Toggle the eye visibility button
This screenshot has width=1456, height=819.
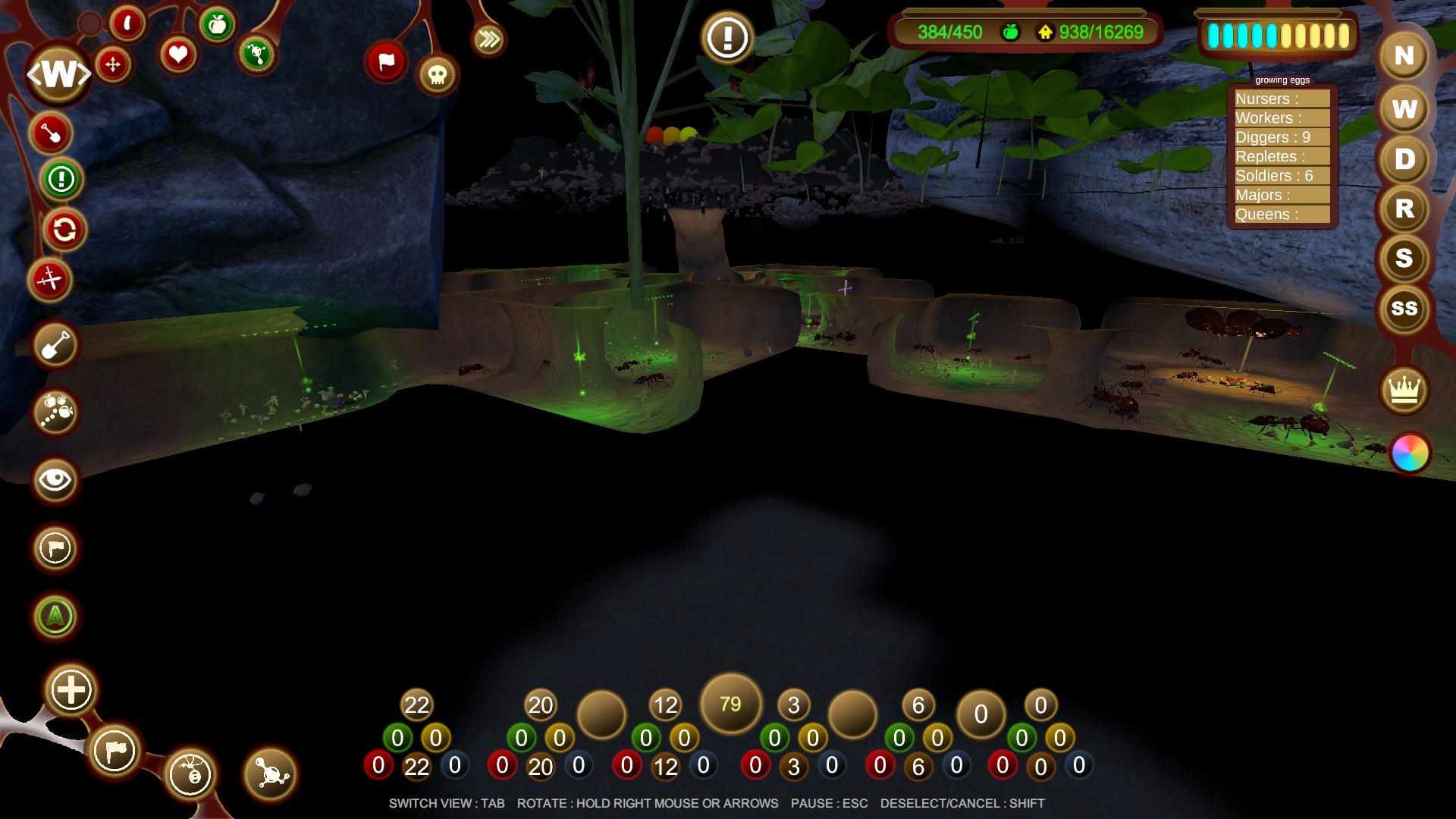[55, 480]
